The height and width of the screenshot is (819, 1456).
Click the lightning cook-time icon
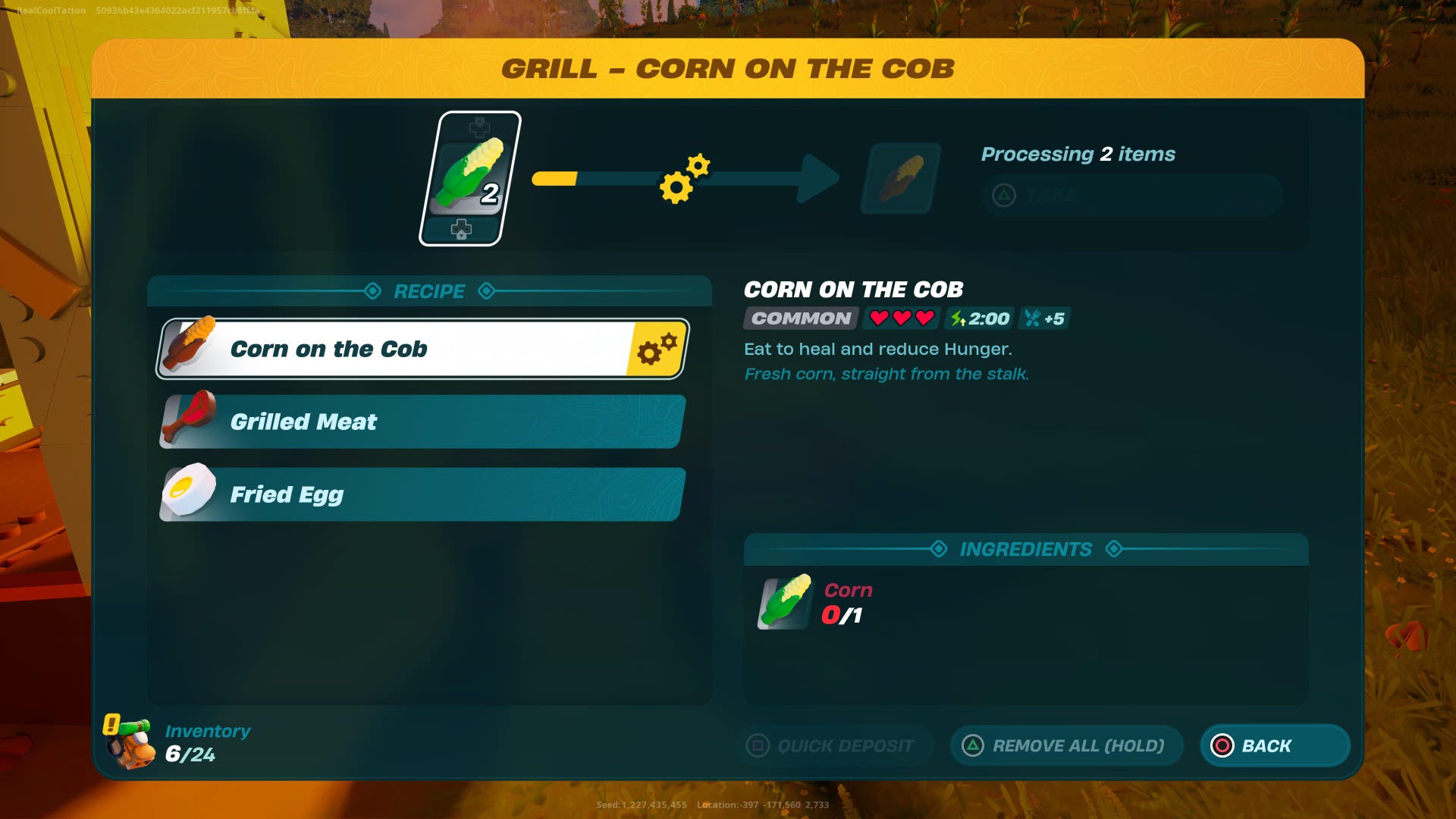point(955,319)
